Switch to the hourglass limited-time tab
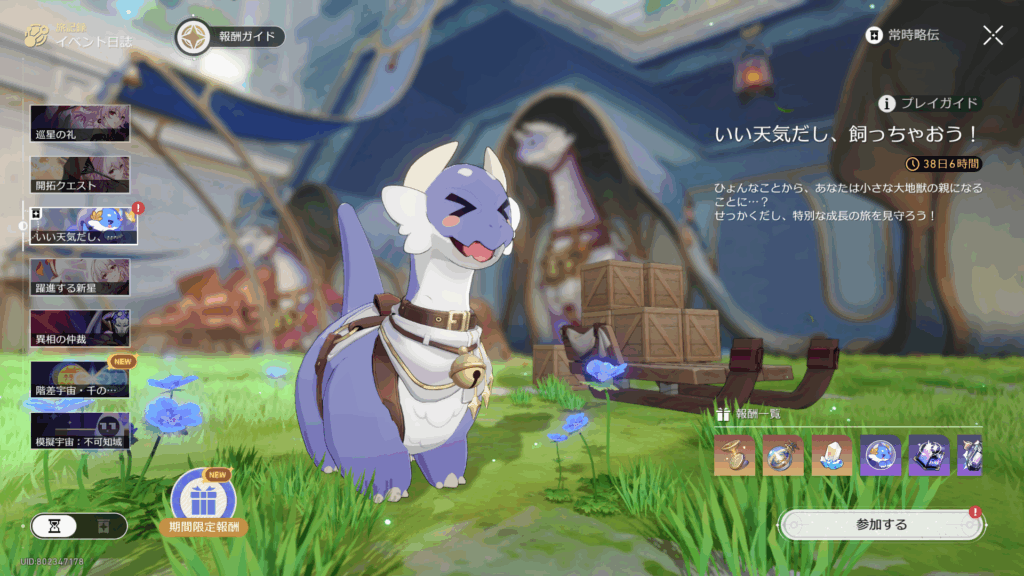 click(56, 526)
